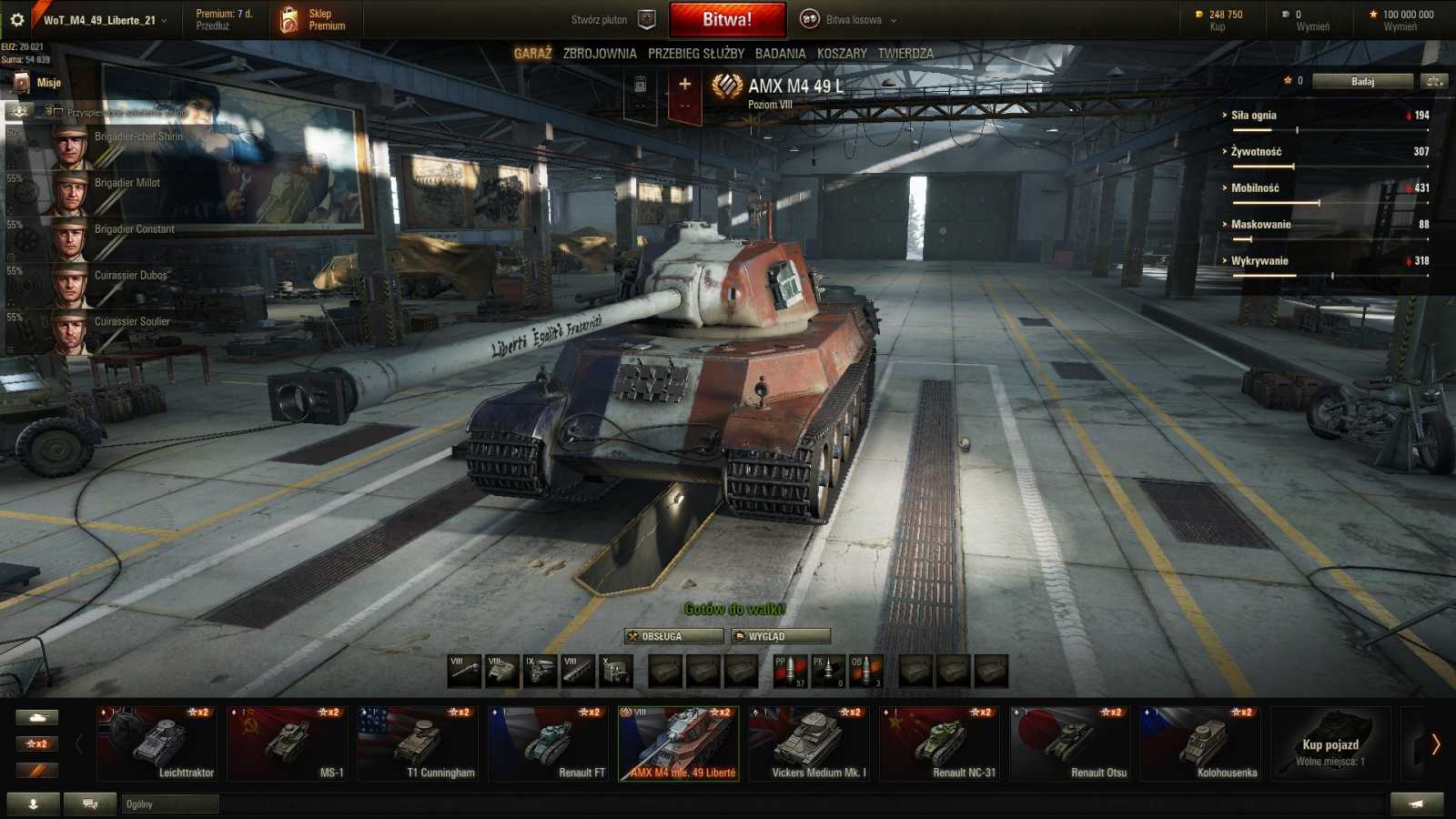Enable the accelerated crew training checkbox

pyautogui.click(x=56, y=113)
